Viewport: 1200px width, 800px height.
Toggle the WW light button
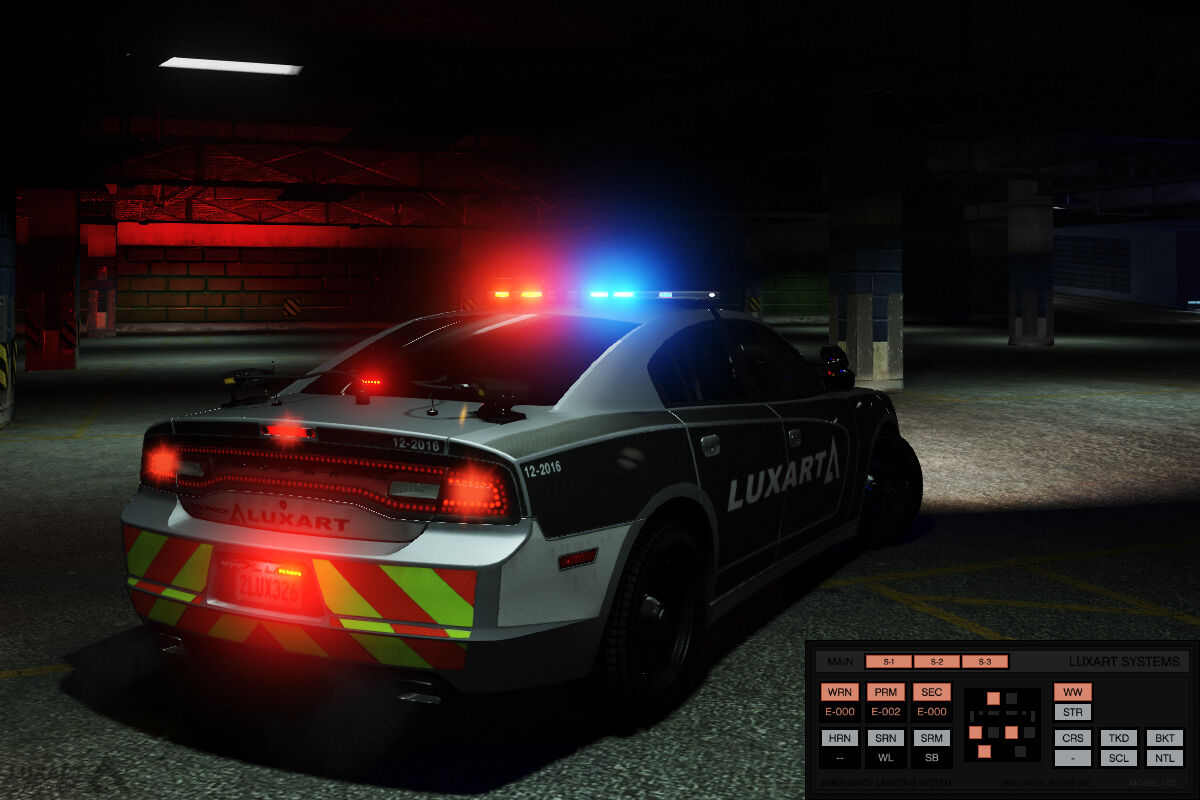[1072, 692]
